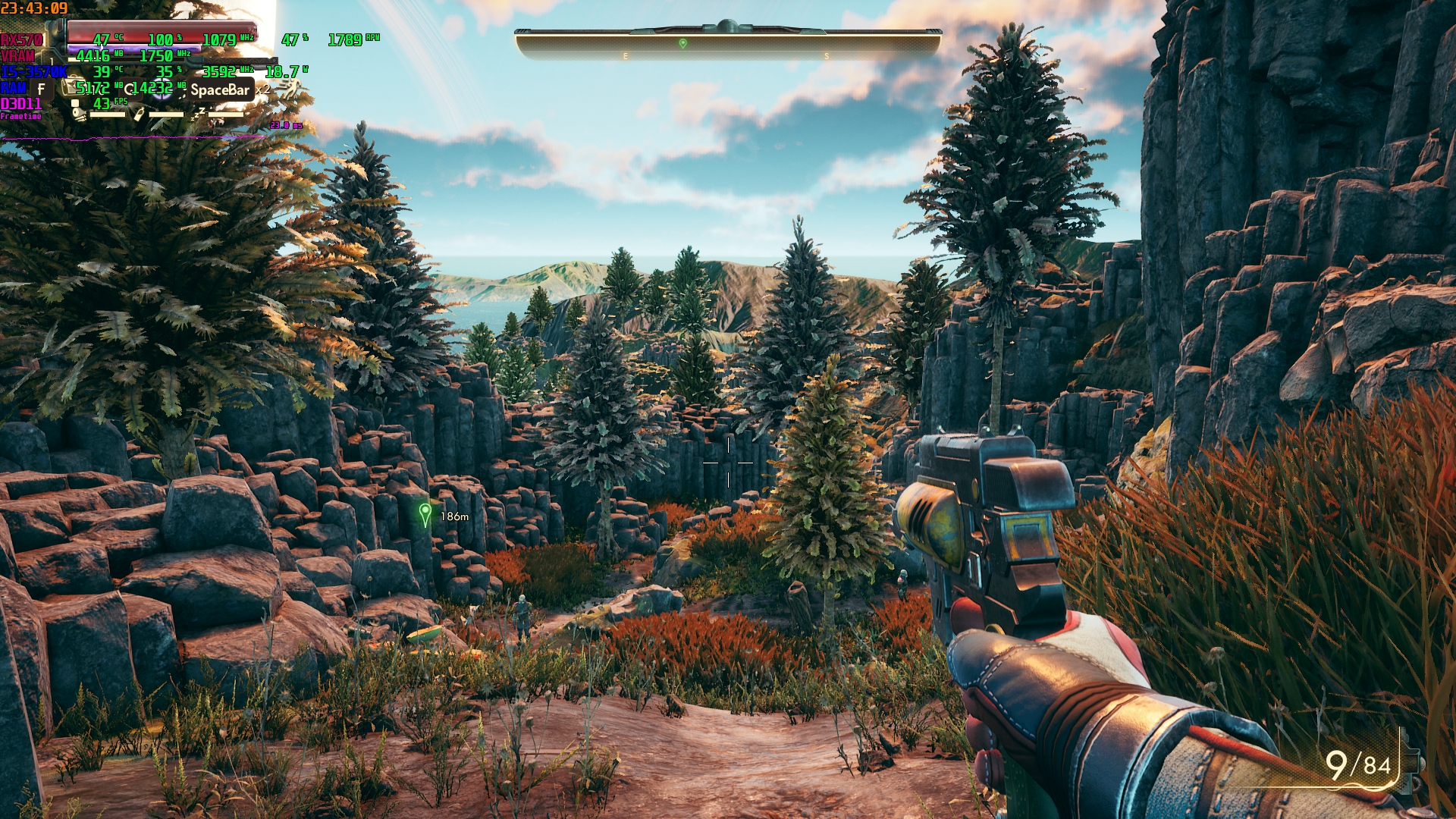
Task: Select the water bottle thirst icon
Action: (x=139, y=114)
